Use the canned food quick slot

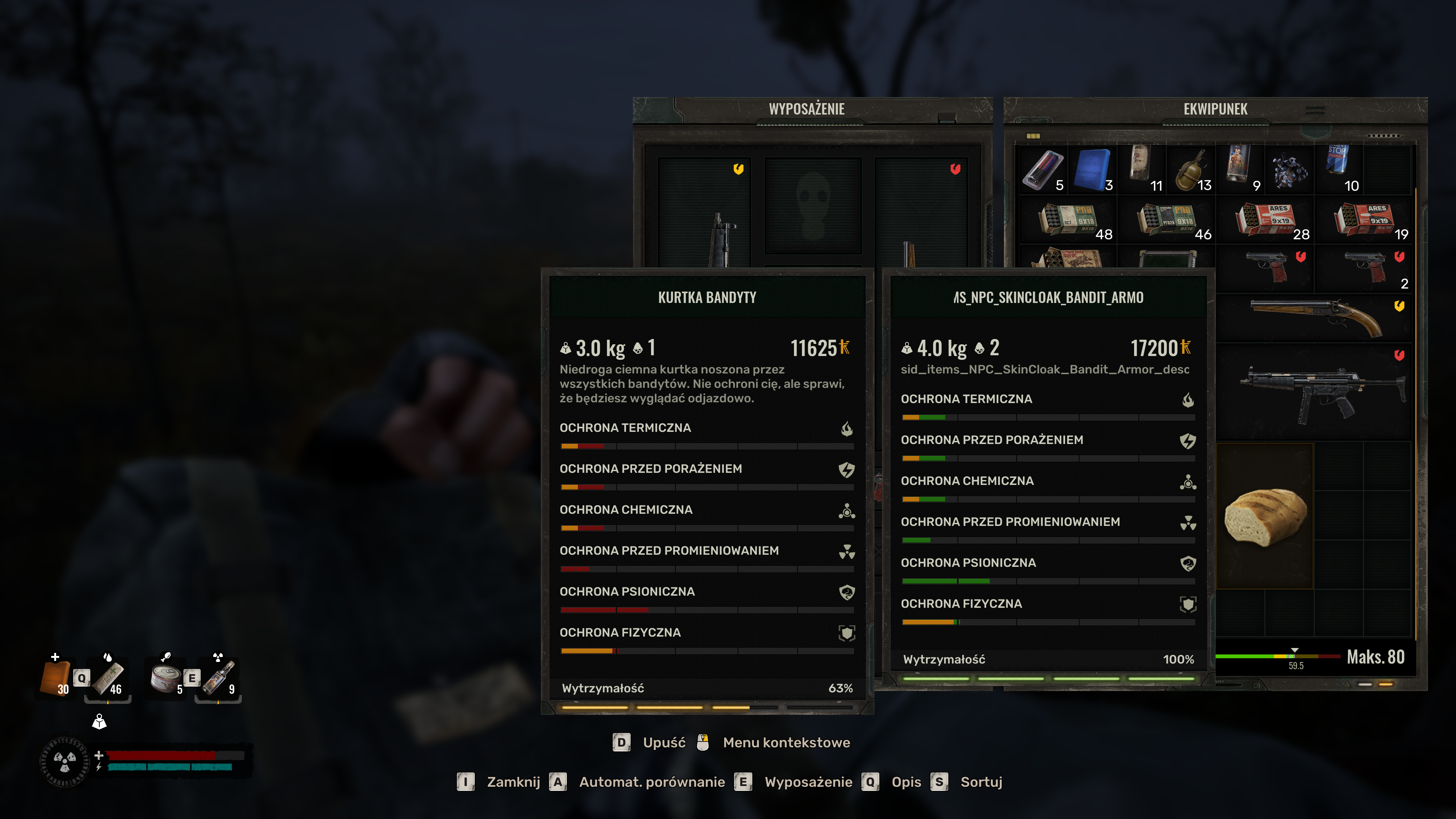pos(166,677)
